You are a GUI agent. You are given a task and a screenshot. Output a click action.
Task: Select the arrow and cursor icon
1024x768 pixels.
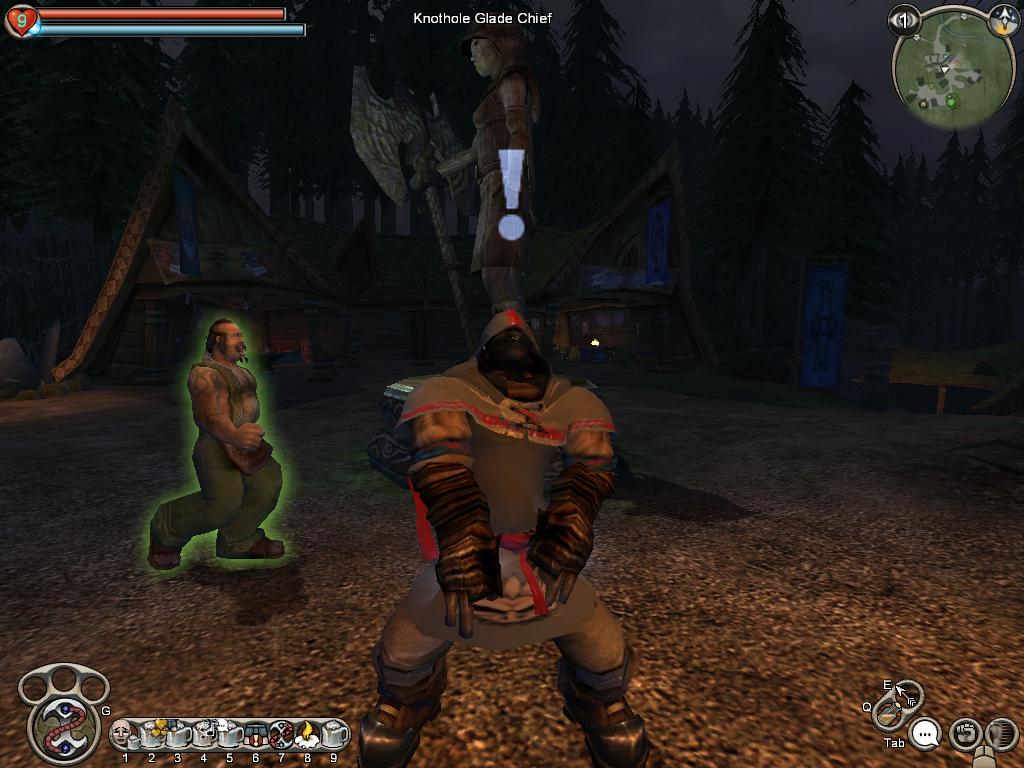pyautogui.click(x=907, y=695)
